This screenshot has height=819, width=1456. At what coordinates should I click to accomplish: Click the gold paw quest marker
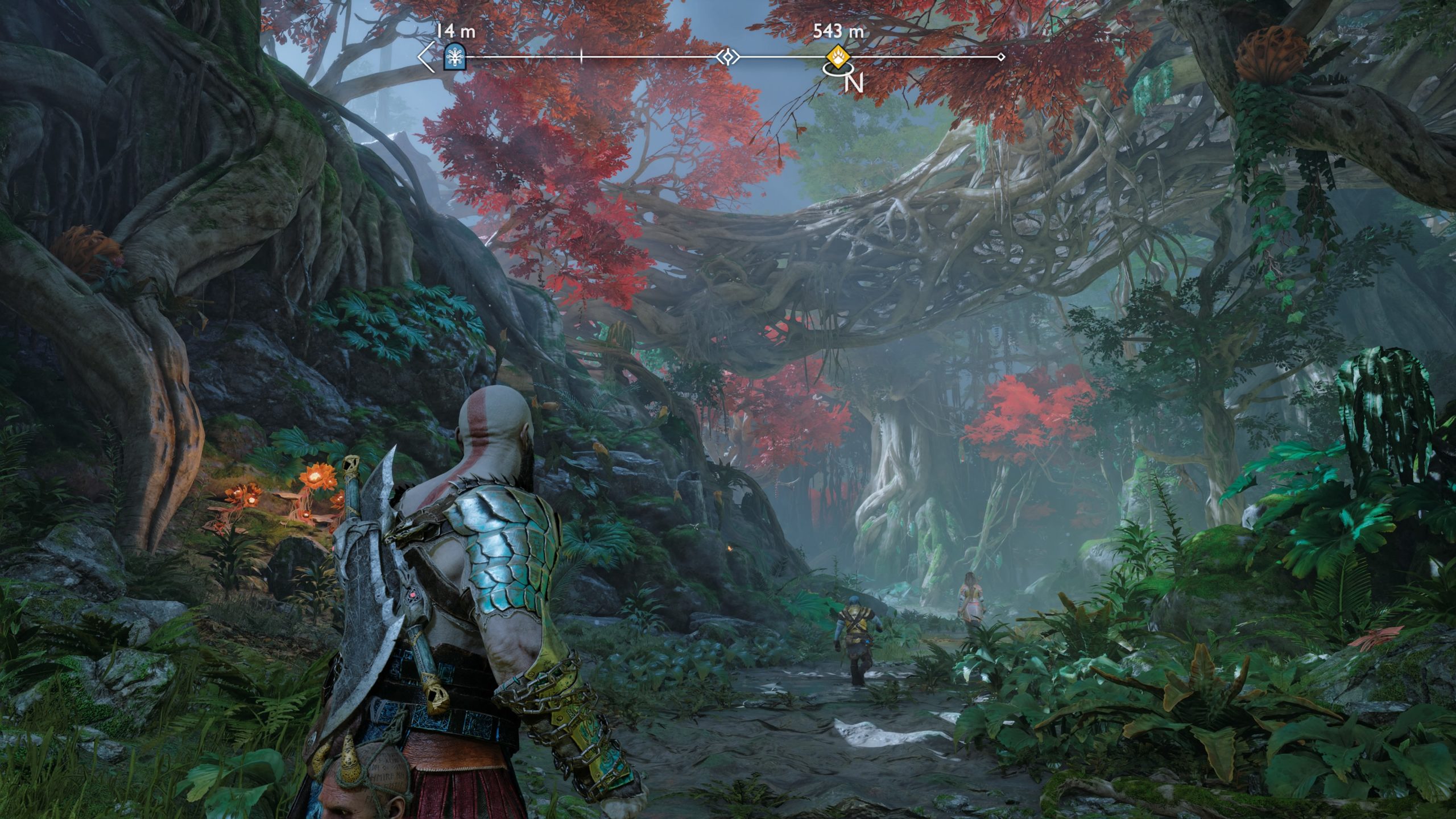point(838,57)
